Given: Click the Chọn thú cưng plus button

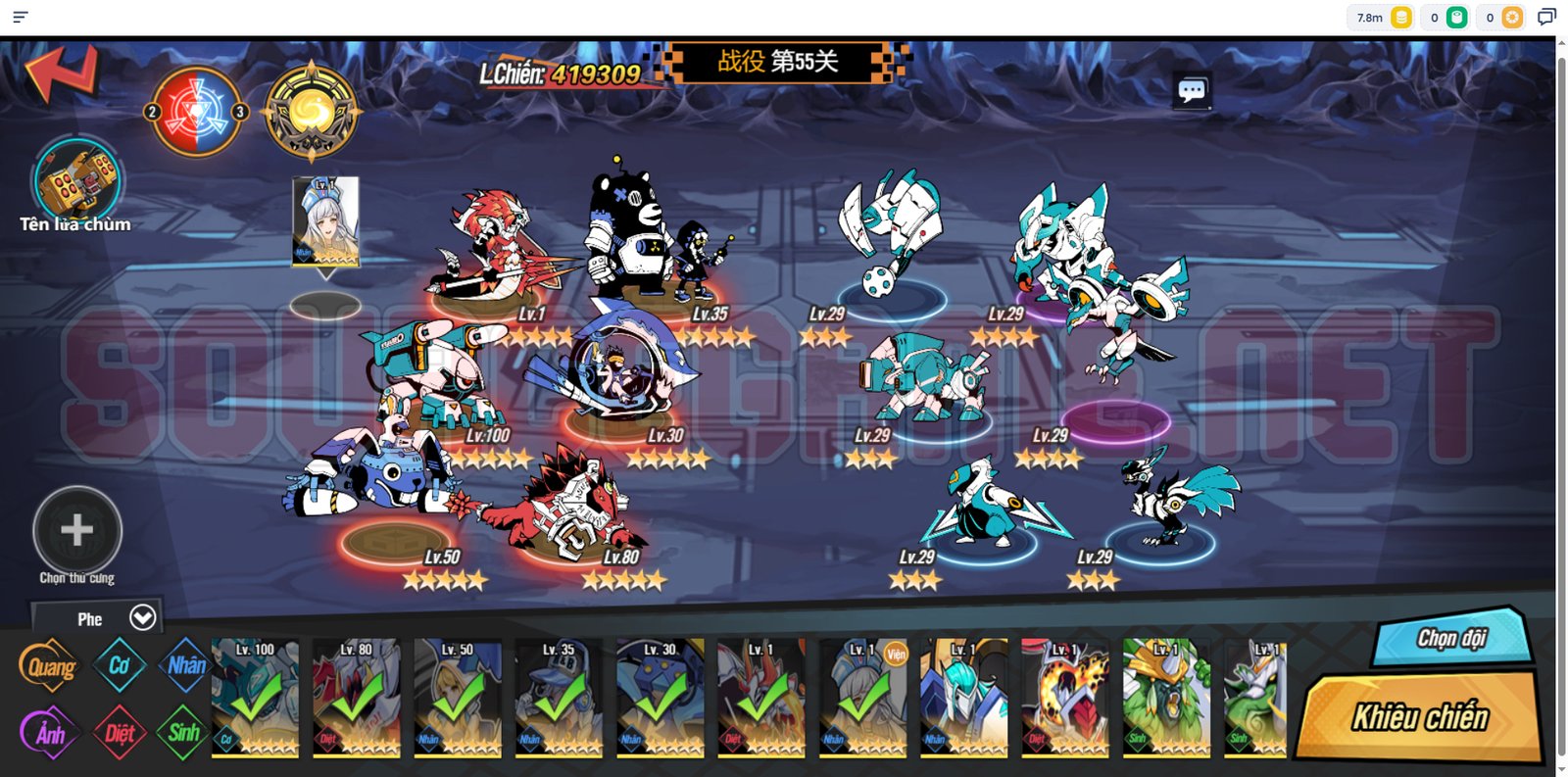Looking at the screenshot, I should click(x=77, y=530).
